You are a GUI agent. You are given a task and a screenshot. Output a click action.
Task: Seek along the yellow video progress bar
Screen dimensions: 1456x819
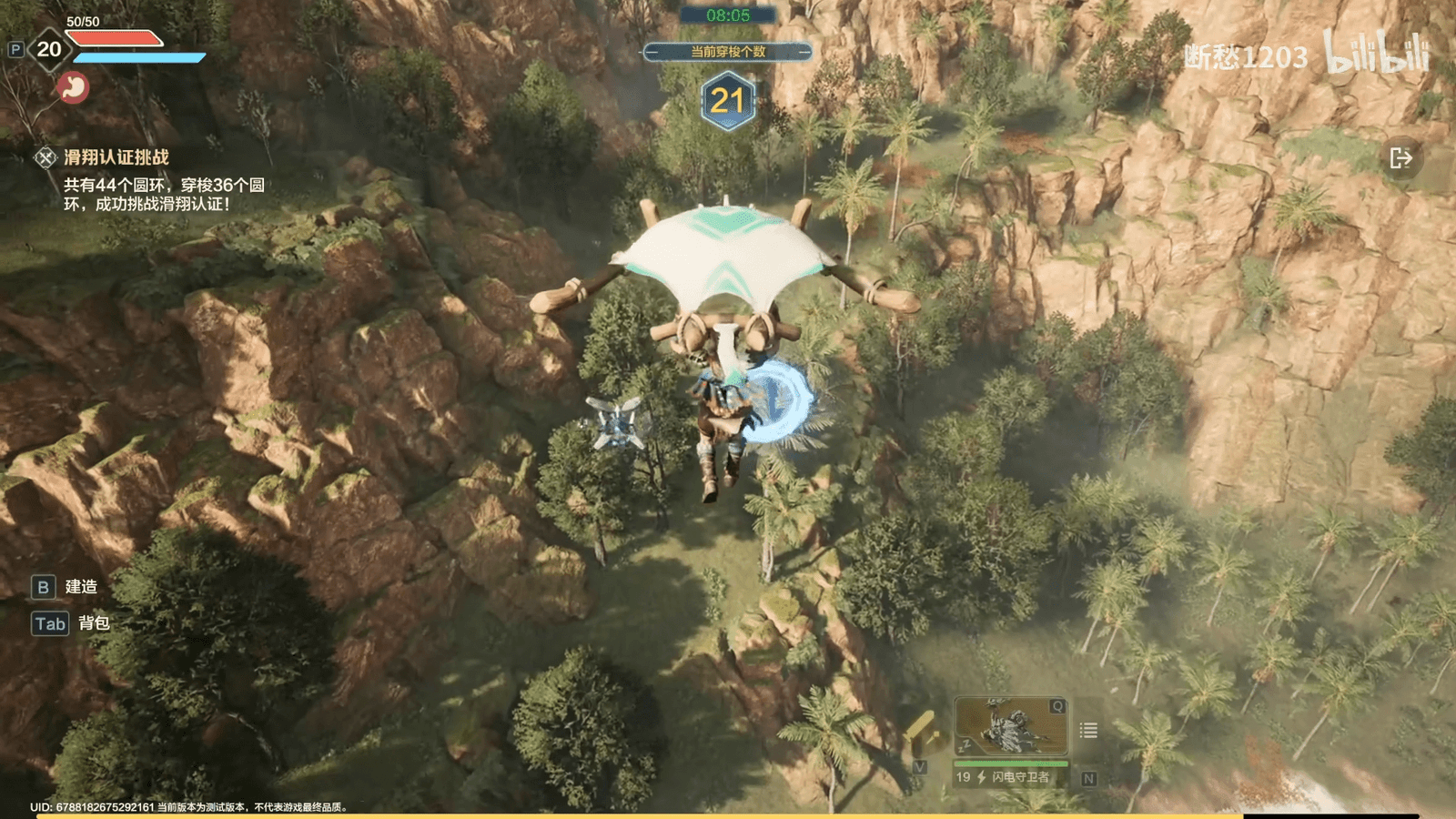pos(637,815)
